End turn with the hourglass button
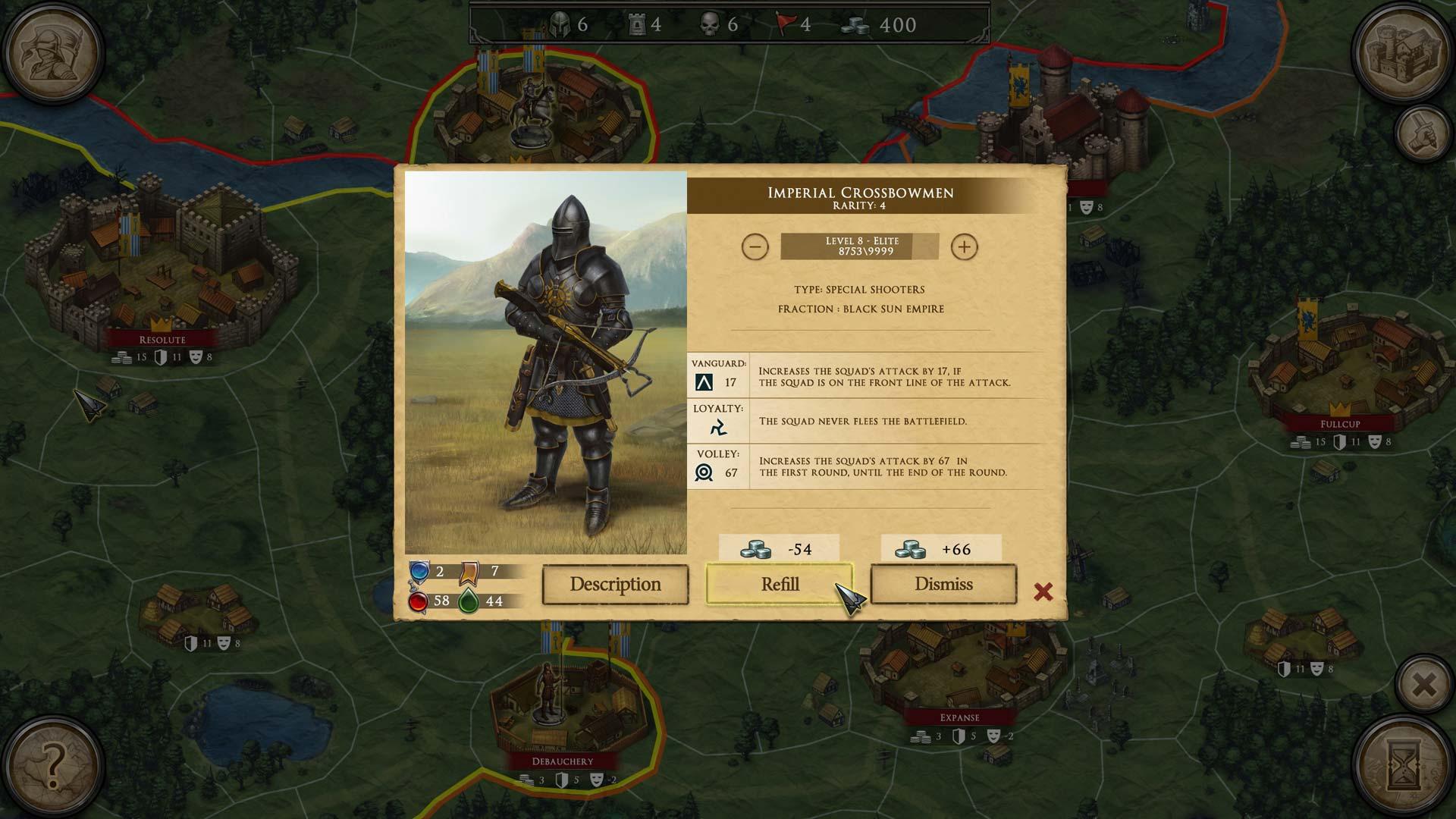1456x819 pixels. click(1403, 766)
